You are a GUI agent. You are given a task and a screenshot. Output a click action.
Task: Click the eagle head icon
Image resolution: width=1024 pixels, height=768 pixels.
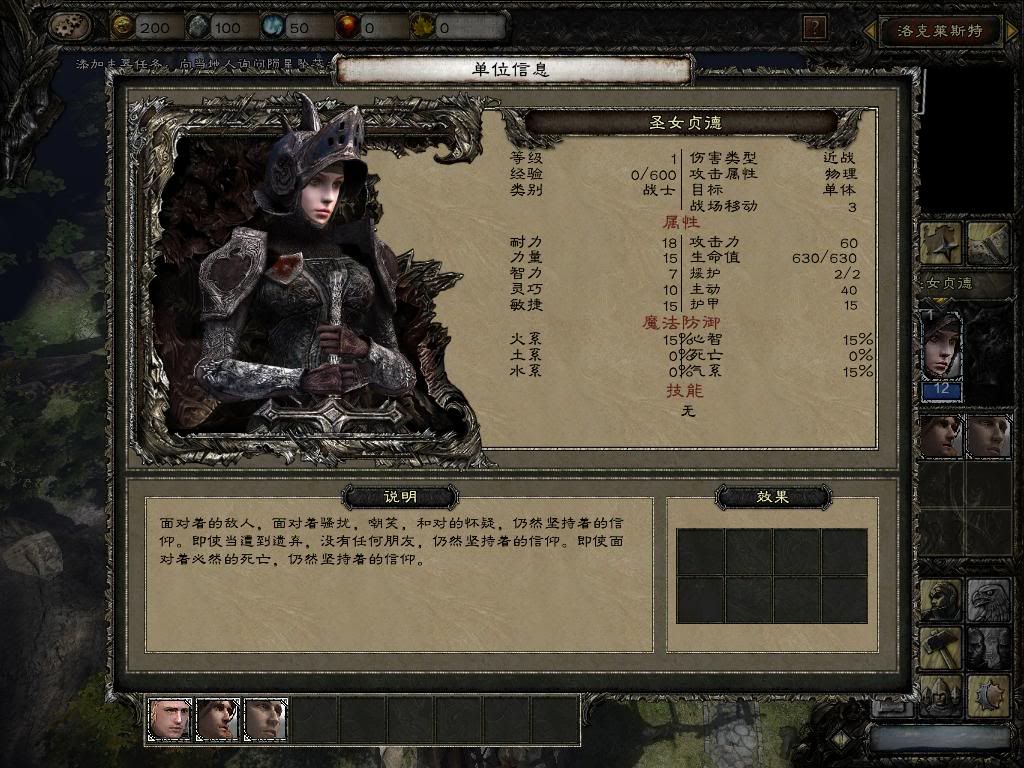[987, 601]
